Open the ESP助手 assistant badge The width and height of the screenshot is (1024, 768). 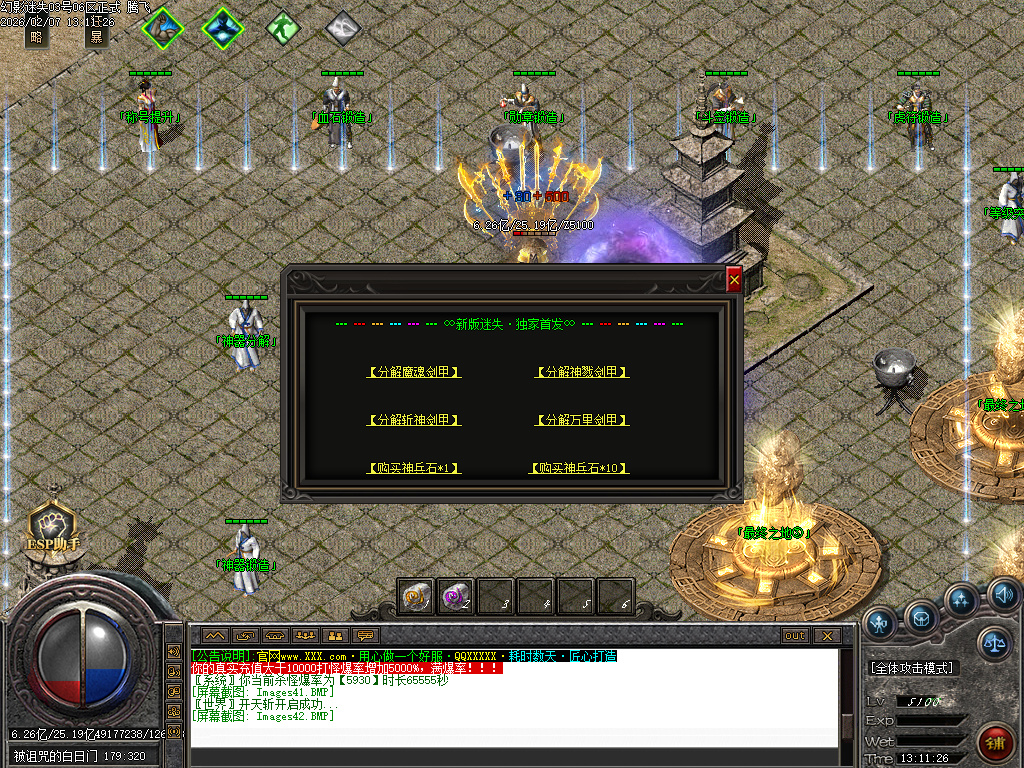(53, 526)
